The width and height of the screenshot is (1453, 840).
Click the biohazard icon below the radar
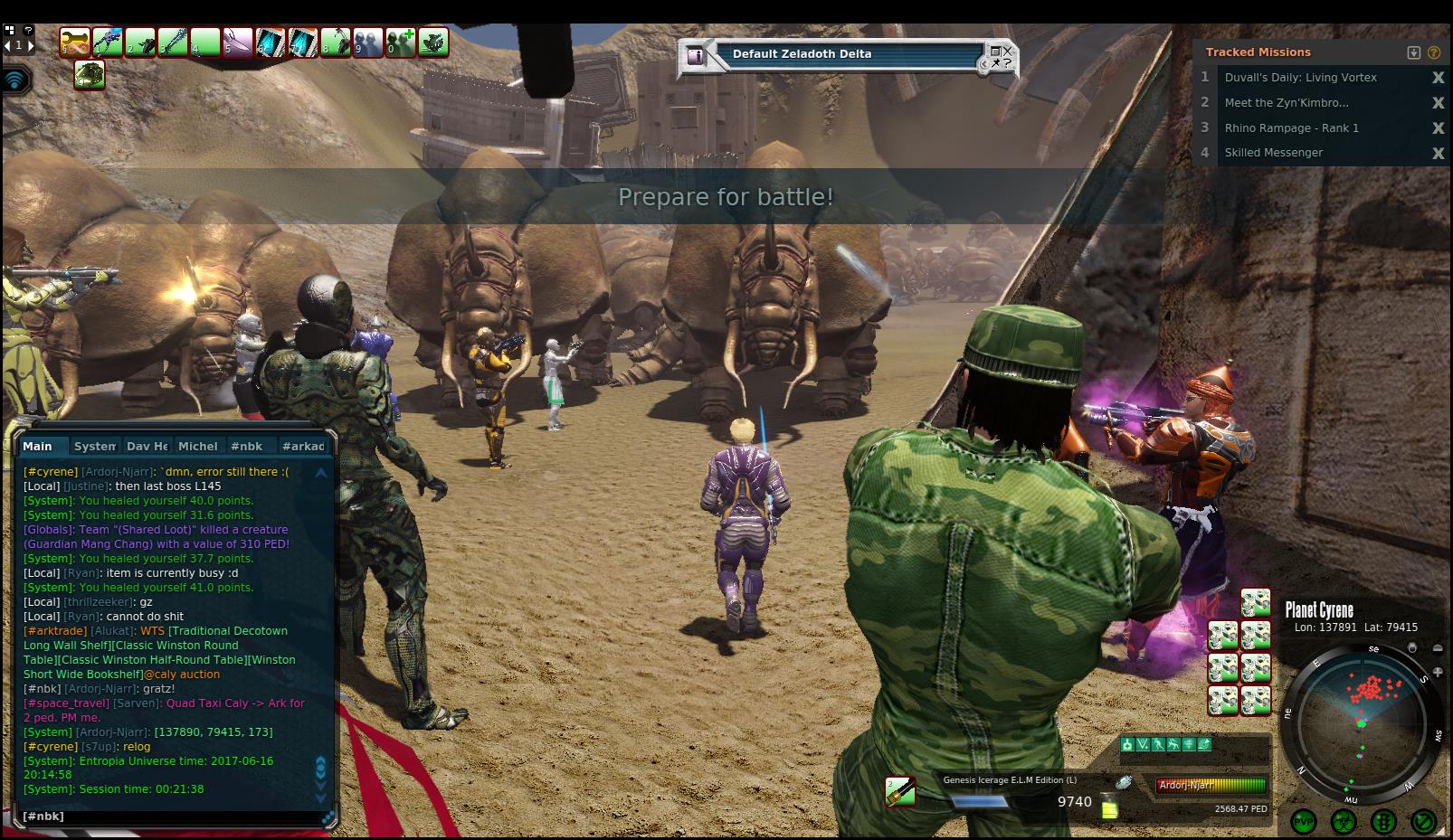click(1344, 821)
